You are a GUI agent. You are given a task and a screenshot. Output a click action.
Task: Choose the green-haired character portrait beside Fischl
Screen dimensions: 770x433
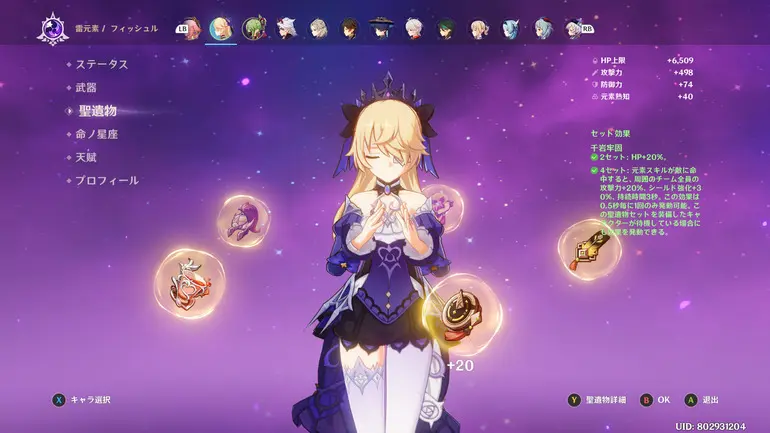click(x=254, y=28)
